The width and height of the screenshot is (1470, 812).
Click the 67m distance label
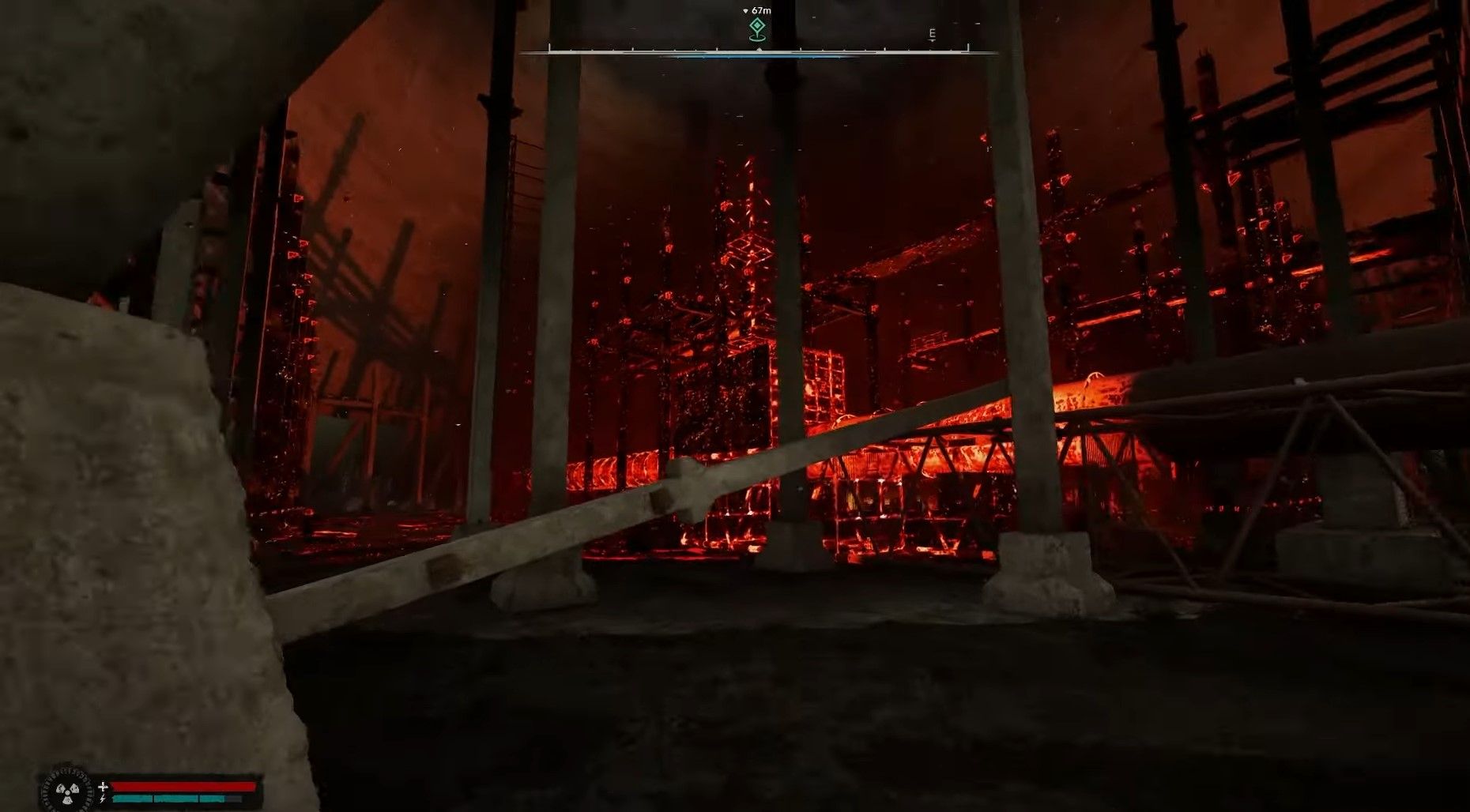pyautogui.click(x=760, y=10)
